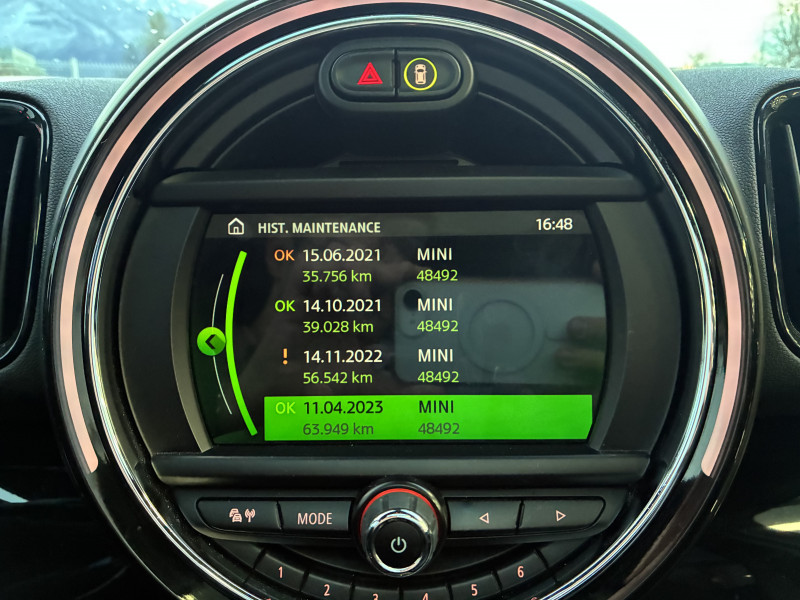Go to the home screen via house icon
The image size is (800, 600).
[x=236, y=226]
